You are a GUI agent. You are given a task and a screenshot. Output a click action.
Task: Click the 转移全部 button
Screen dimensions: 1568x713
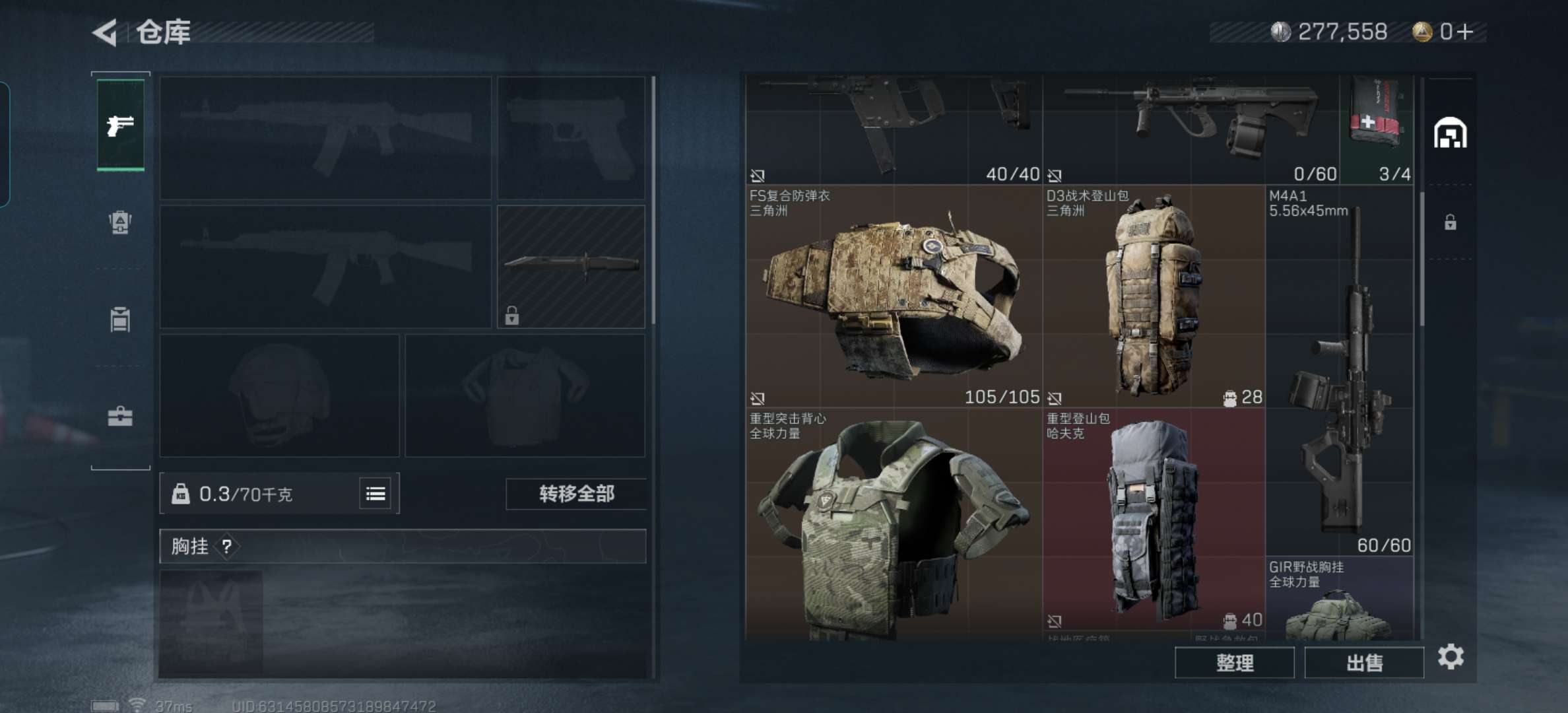click(576, 494)
